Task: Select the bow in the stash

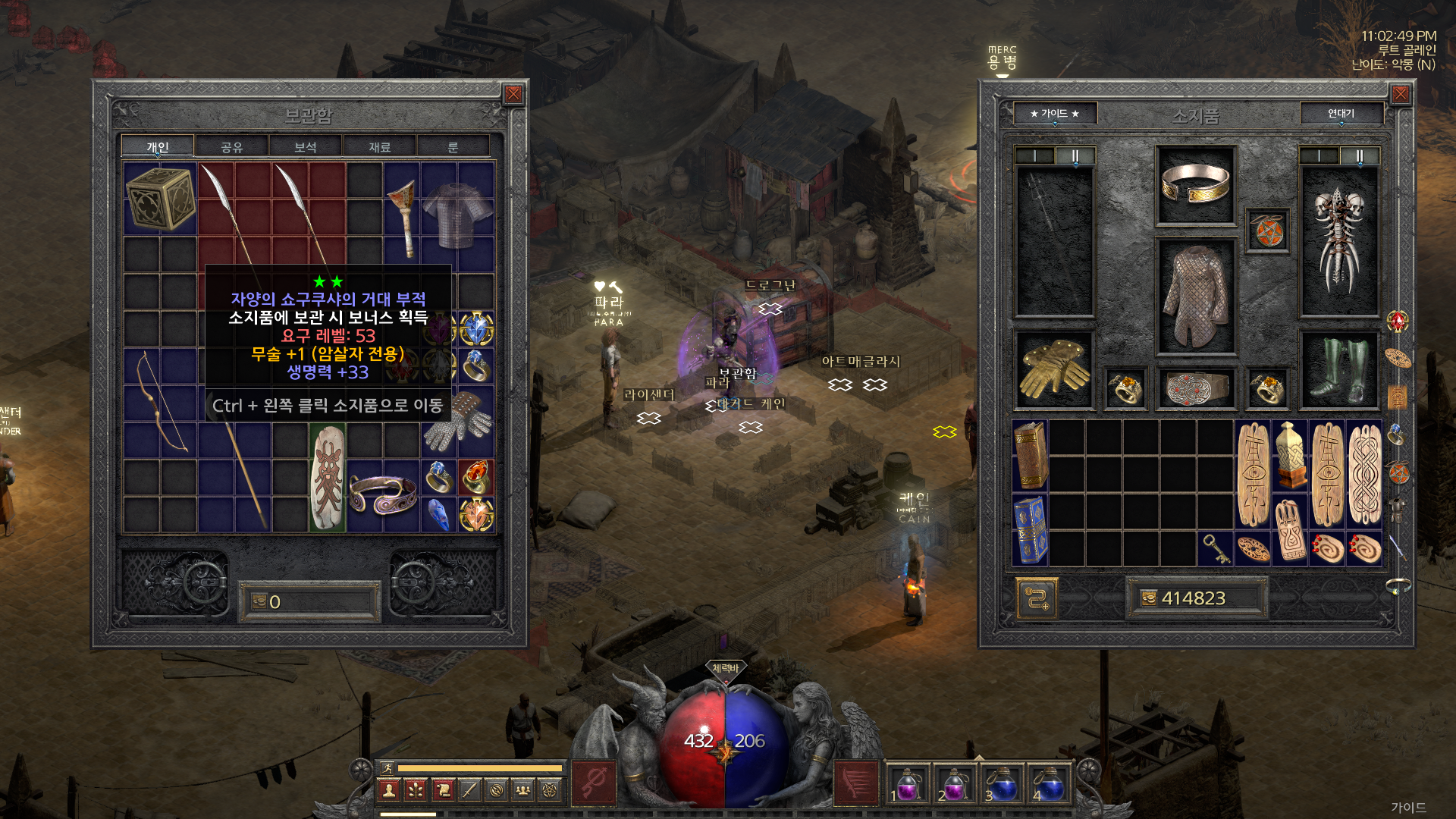Action: (x=162, y=402)
